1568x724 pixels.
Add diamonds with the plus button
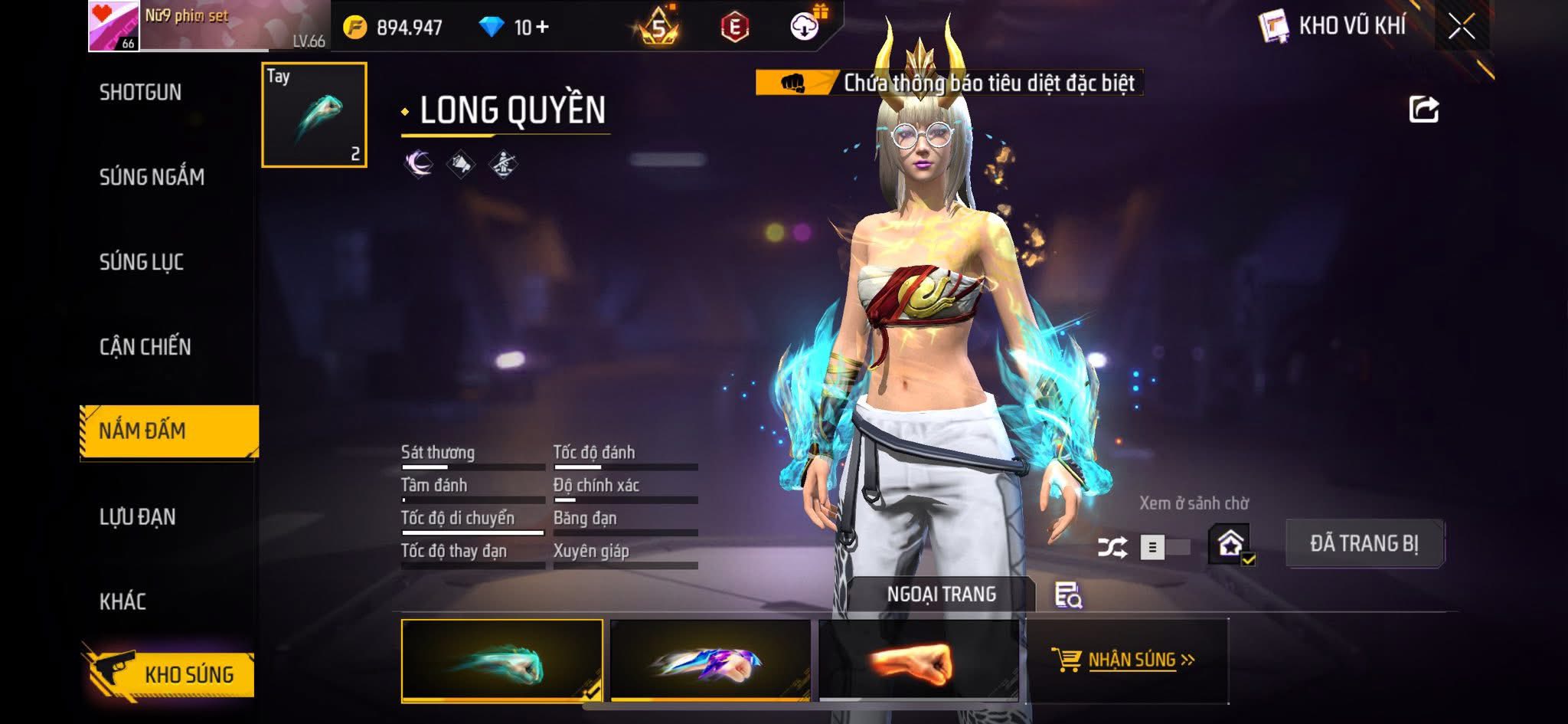point(542,28)
